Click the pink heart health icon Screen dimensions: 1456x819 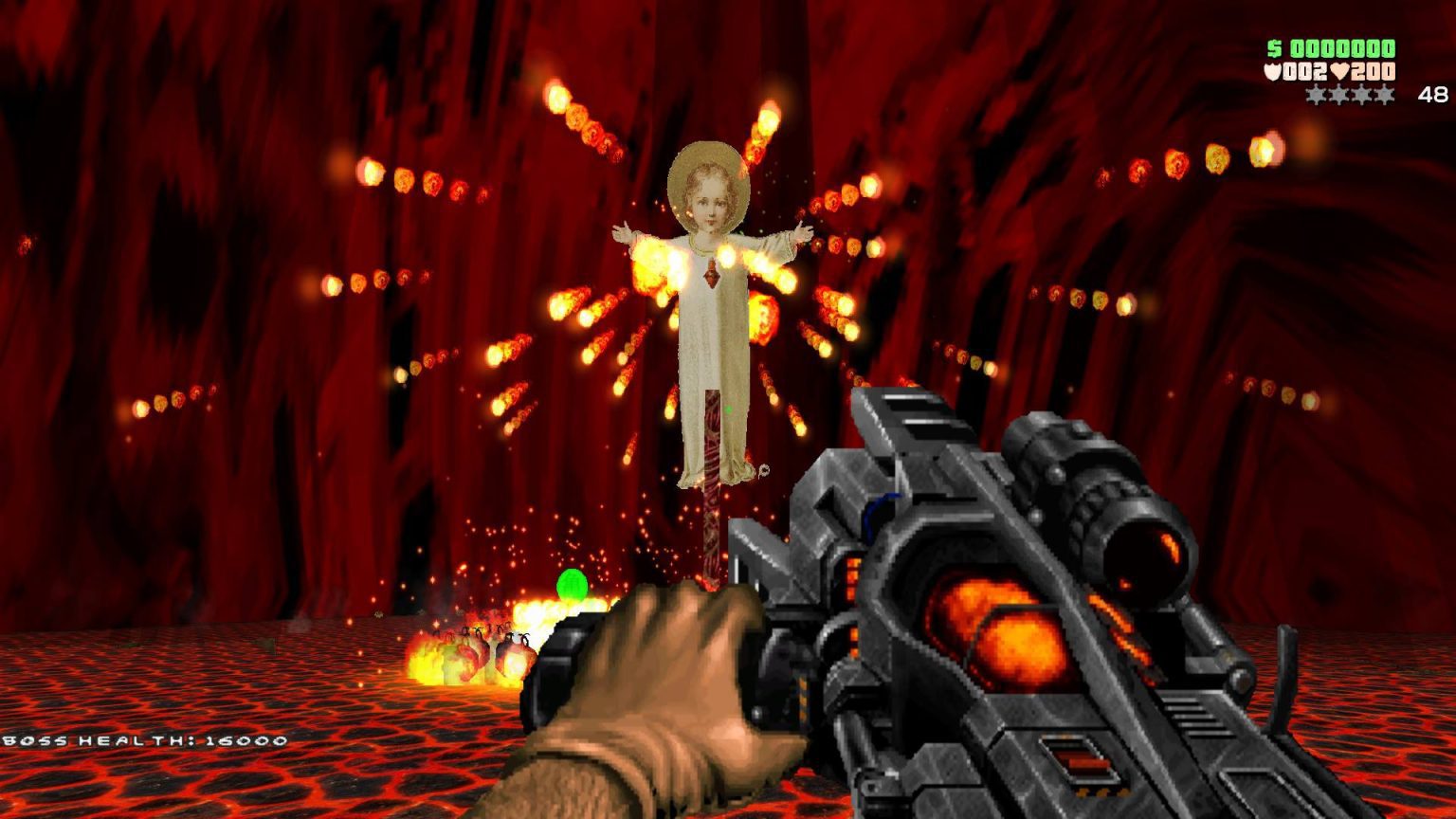[1340, 70]
